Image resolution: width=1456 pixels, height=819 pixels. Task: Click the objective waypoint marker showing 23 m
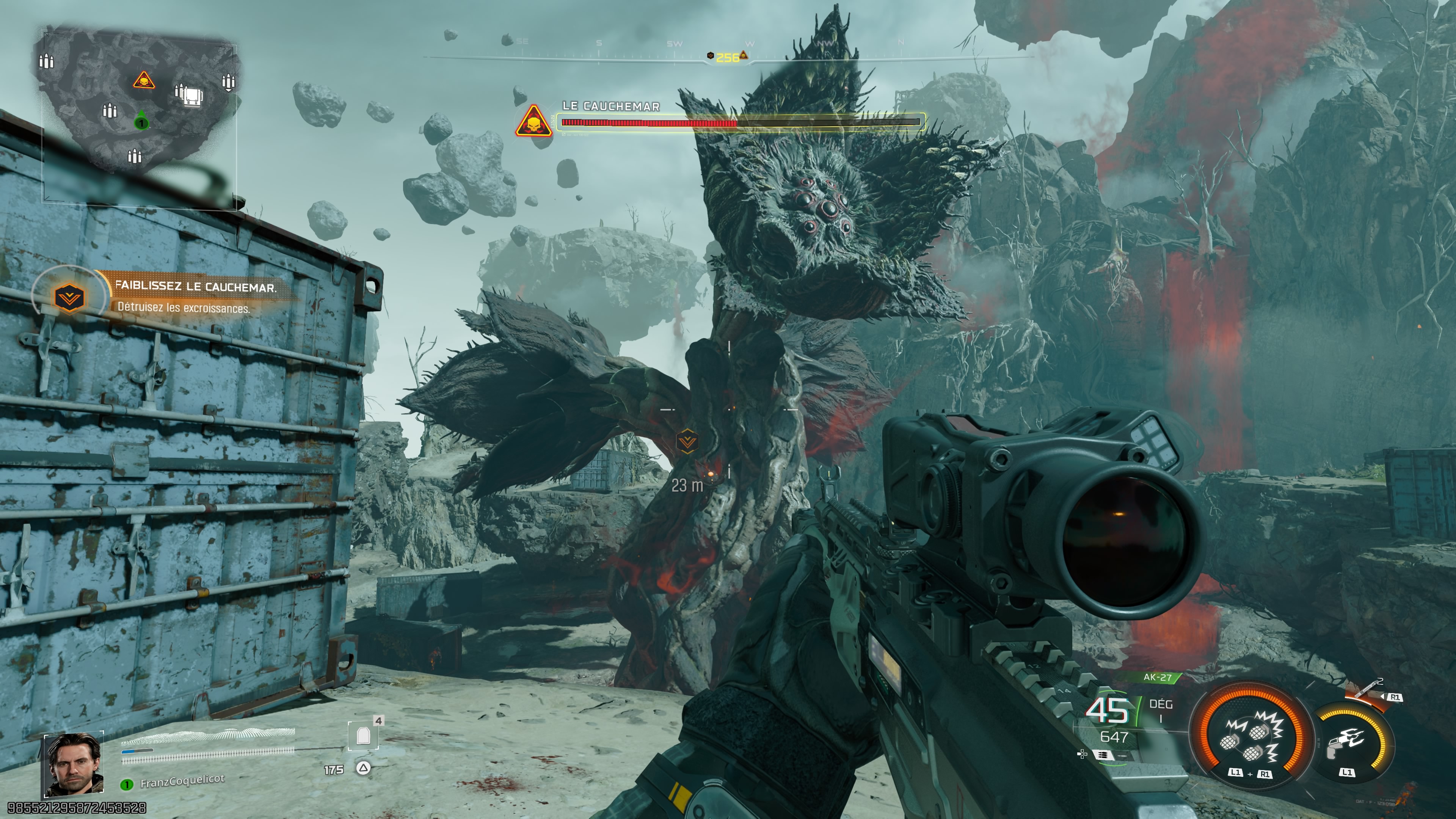(687, 441)
